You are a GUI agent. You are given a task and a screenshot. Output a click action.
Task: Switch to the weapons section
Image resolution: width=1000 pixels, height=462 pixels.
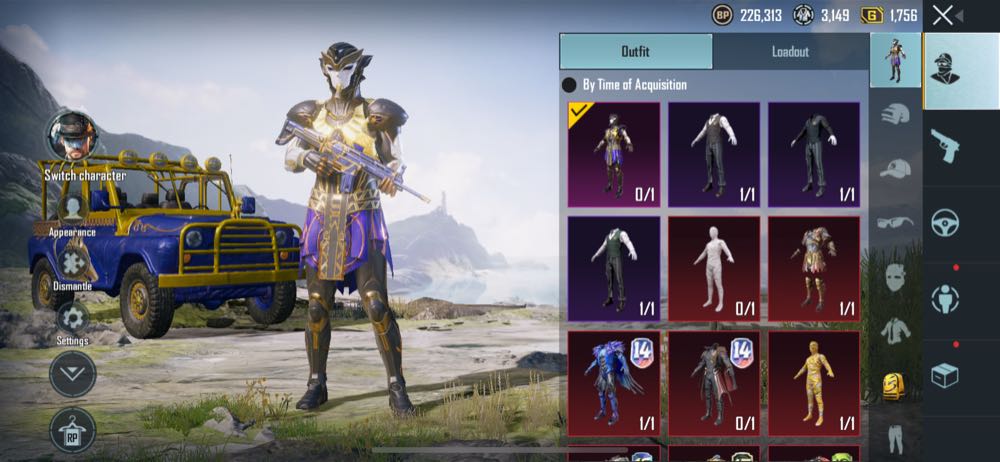point(944,146)
